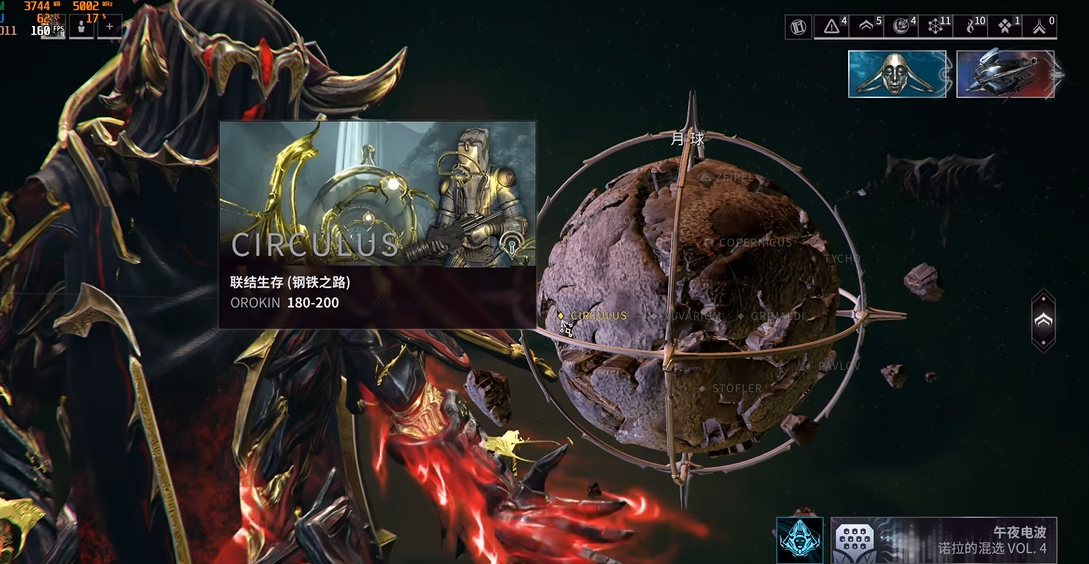Click the Steel Path toggle arrow beside the planet
The width and height of the screenshot is (1089, 564).
[x=1043, y=320]
